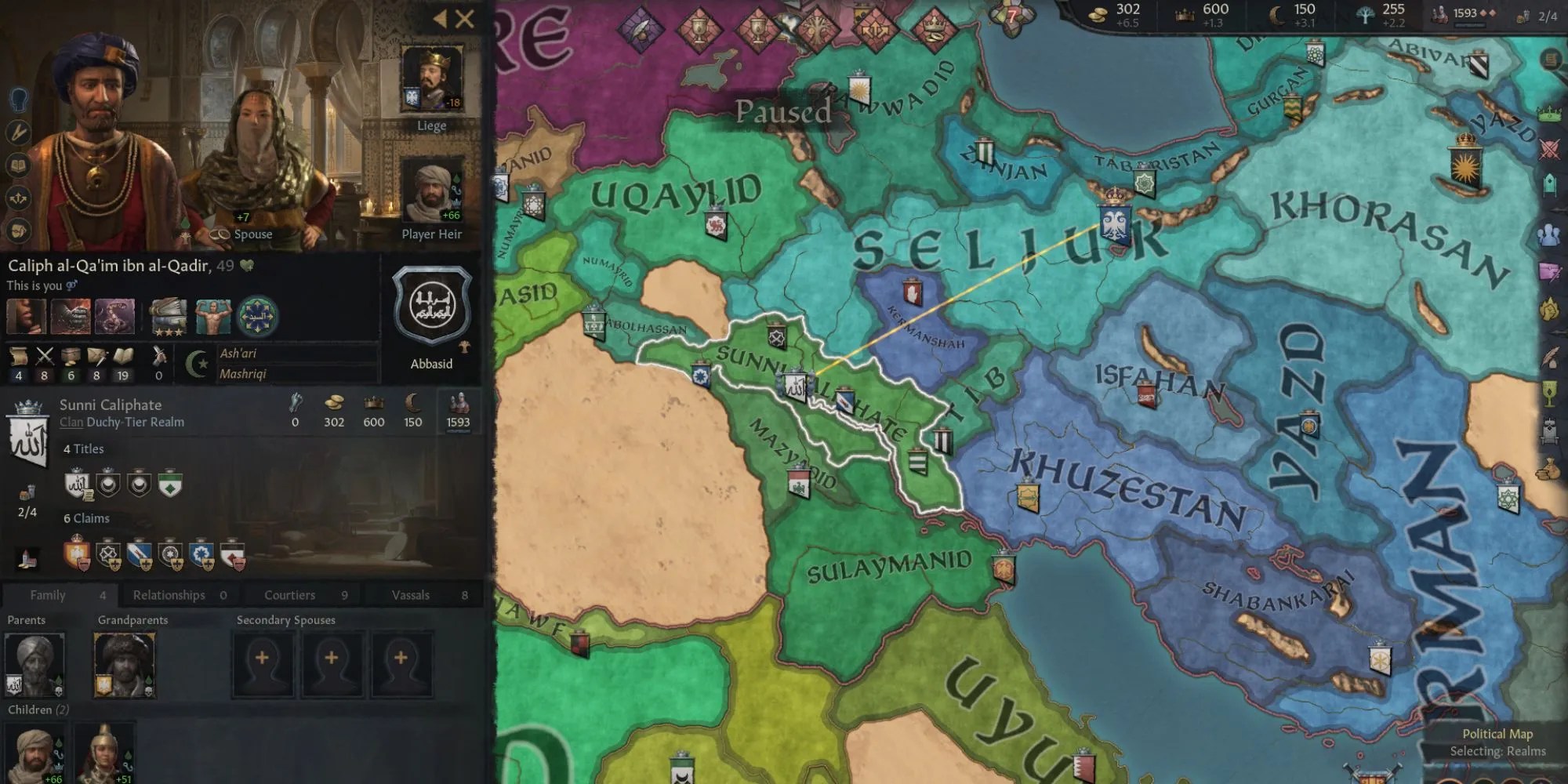
Task: Switch to the Vassals tab
Action: (410, 594)
